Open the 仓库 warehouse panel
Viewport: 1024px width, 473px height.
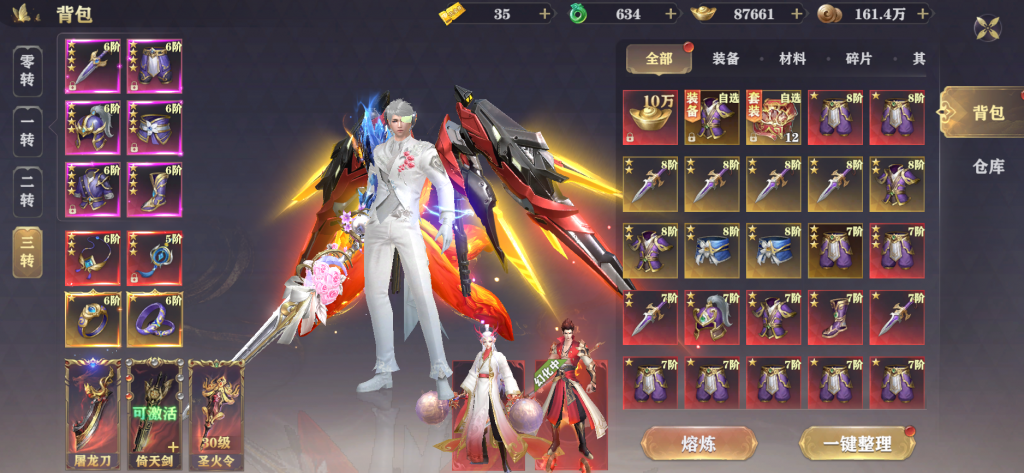click(x=988, y=167)
